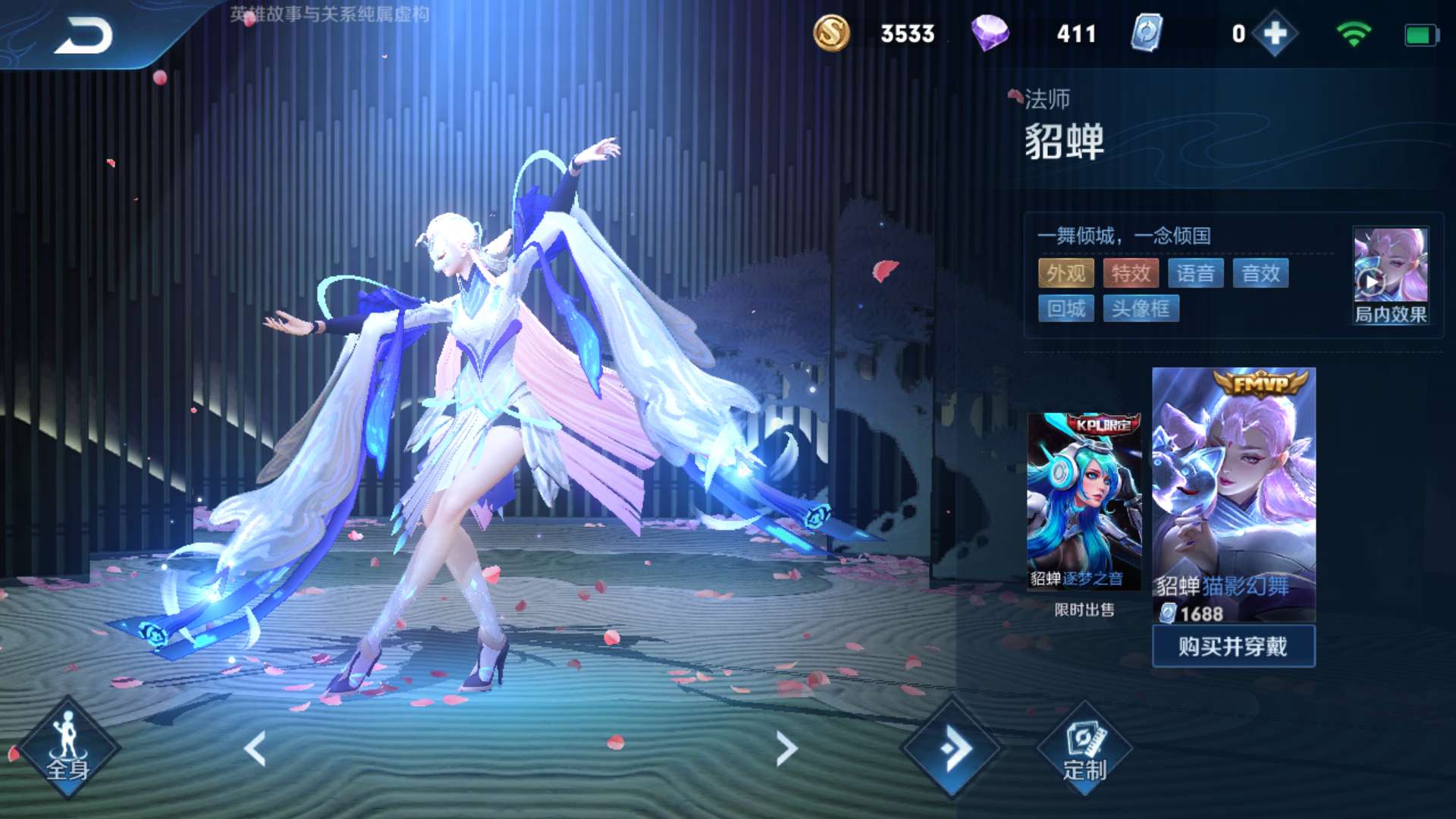The image size is (1456, 819).
Task: Switch on the 回城 recall effect preview
Action: coord(1065,308)
